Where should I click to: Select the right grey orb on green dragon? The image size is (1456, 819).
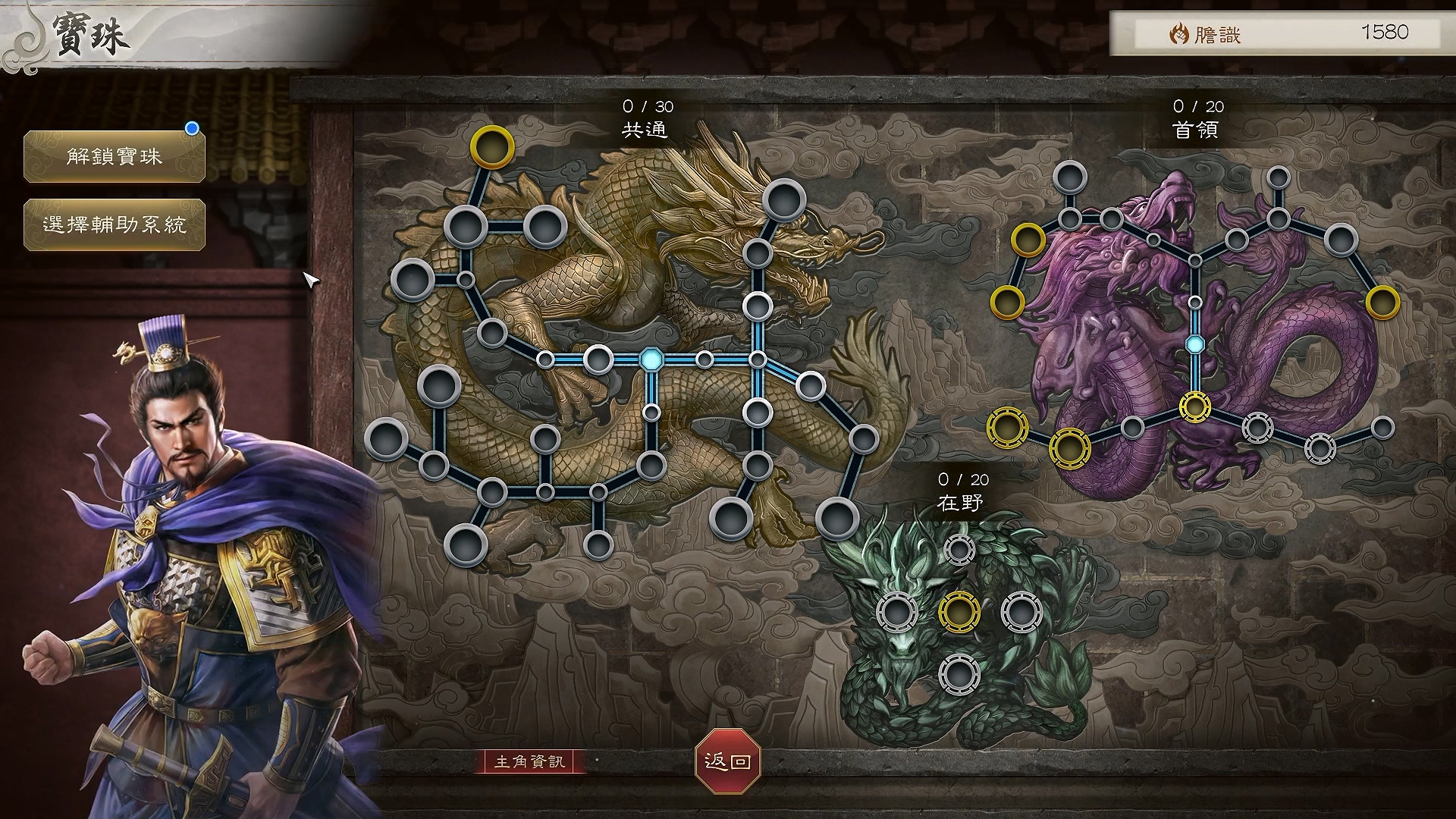pyautogui.click(x=1021, y=611)
